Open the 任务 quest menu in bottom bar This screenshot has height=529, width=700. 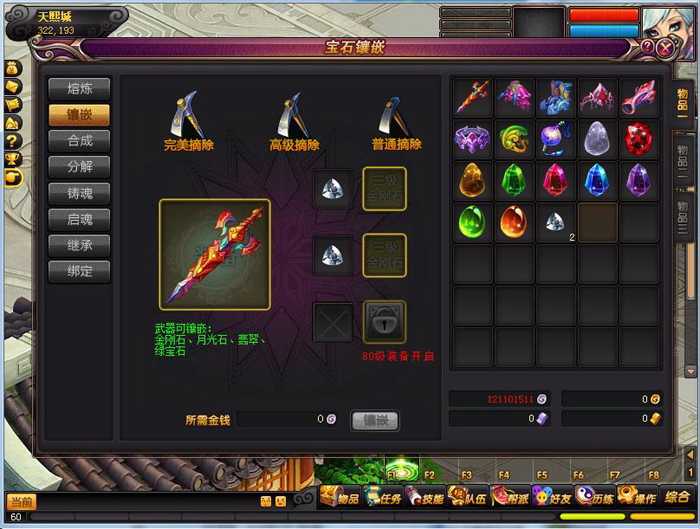pos(386,497)
